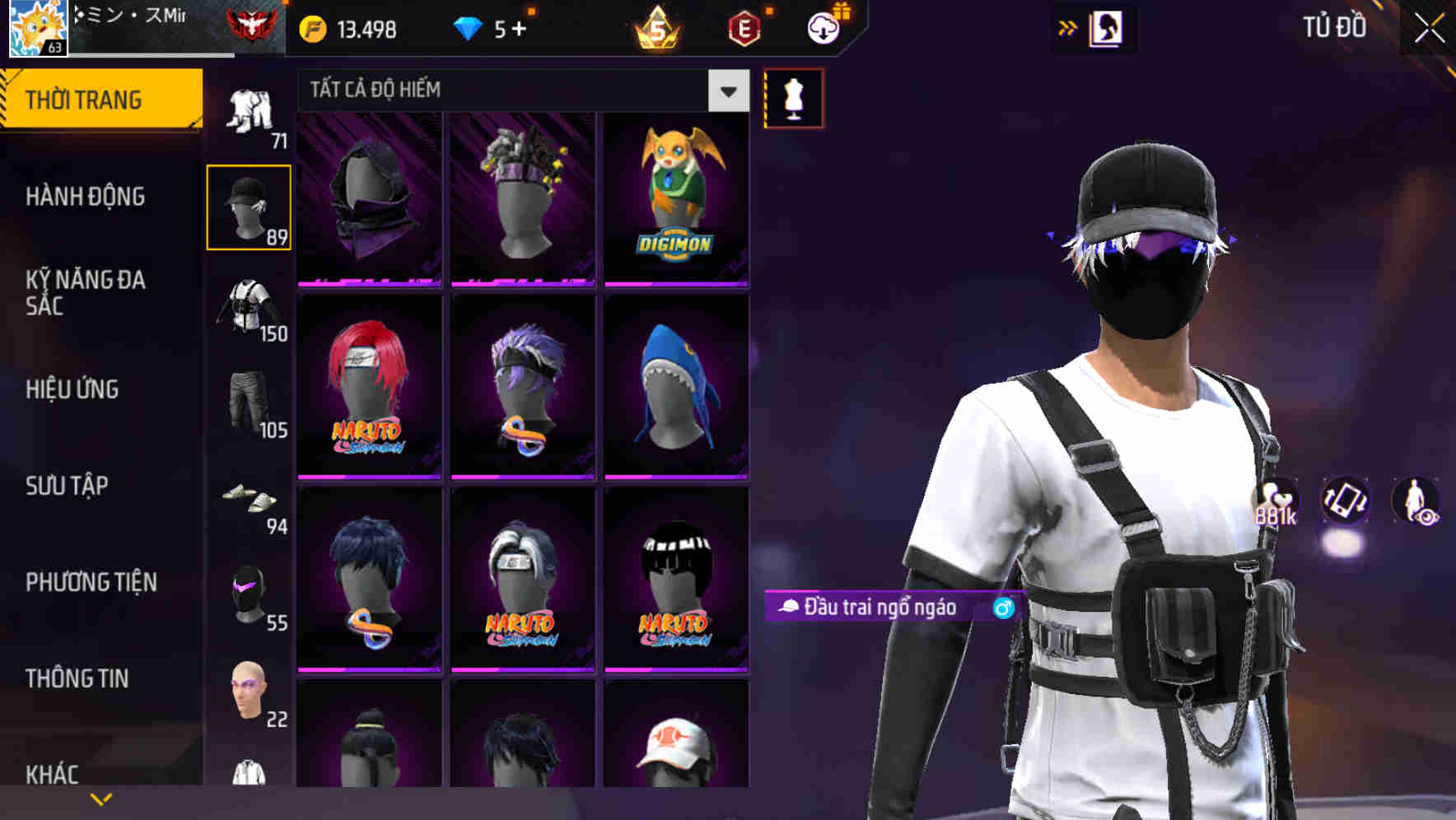Image resolution: width=1456 pixels, height=820 pixels.
Task: Collapse the top bar with double-chevron arrows
Action: tap(1066, 27)
